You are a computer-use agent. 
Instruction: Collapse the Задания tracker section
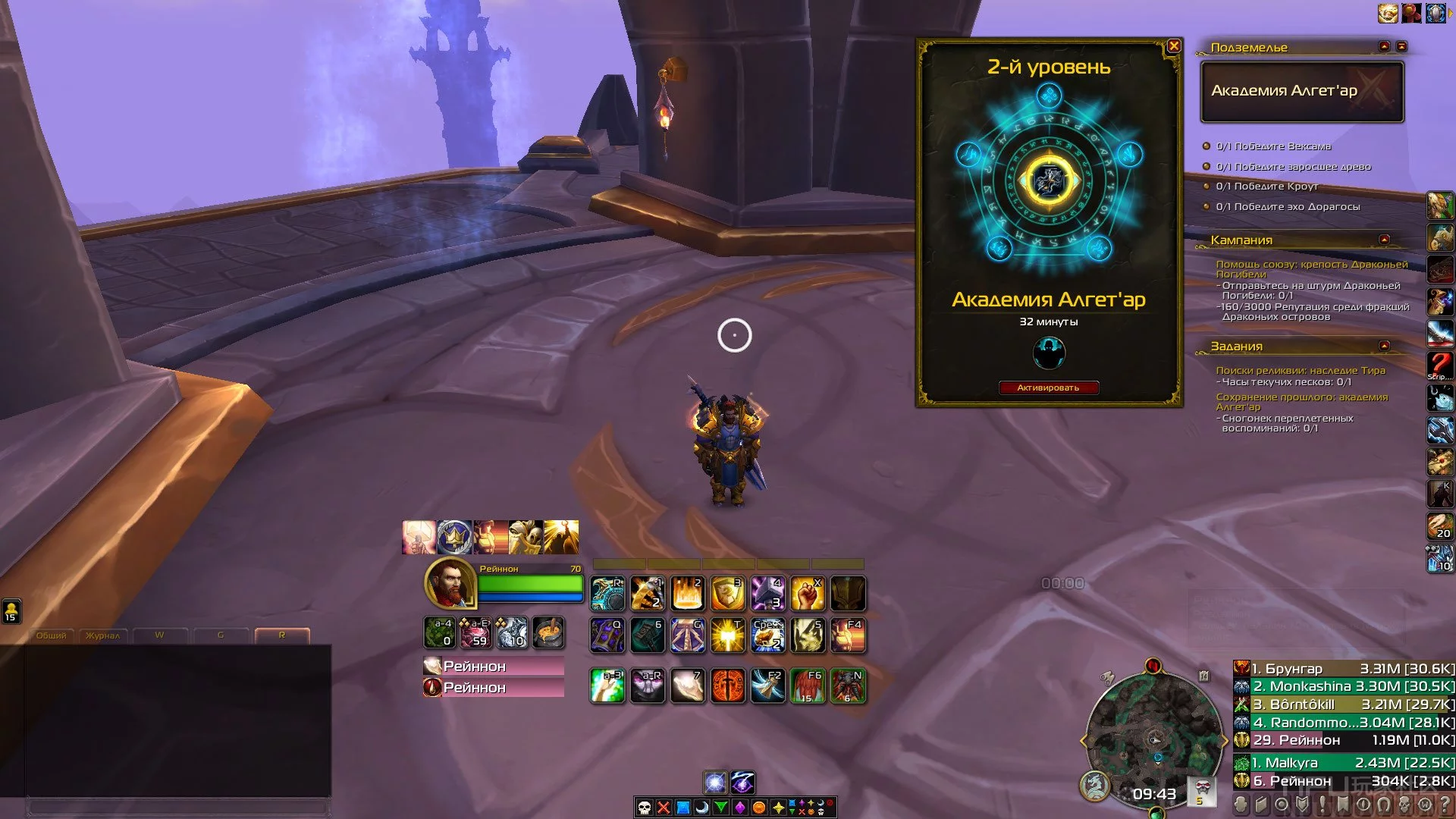pos(1384,346)
